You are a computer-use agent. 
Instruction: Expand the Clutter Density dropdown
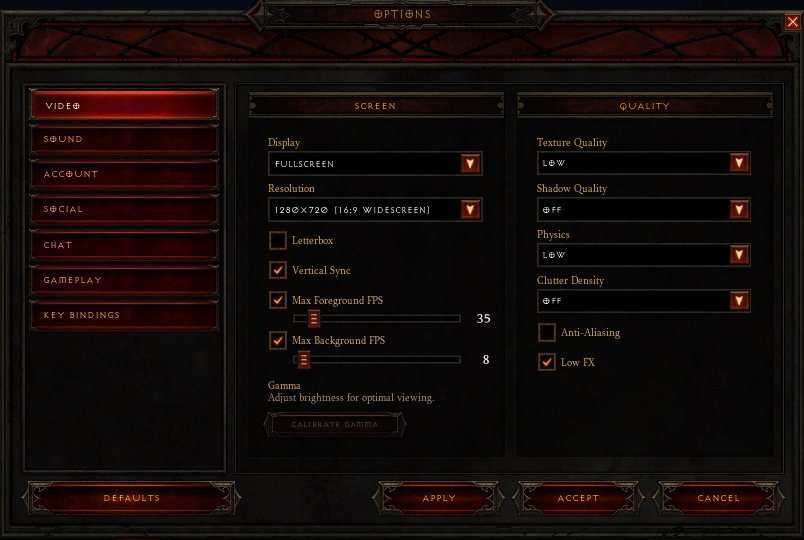[x=739, y=301]
